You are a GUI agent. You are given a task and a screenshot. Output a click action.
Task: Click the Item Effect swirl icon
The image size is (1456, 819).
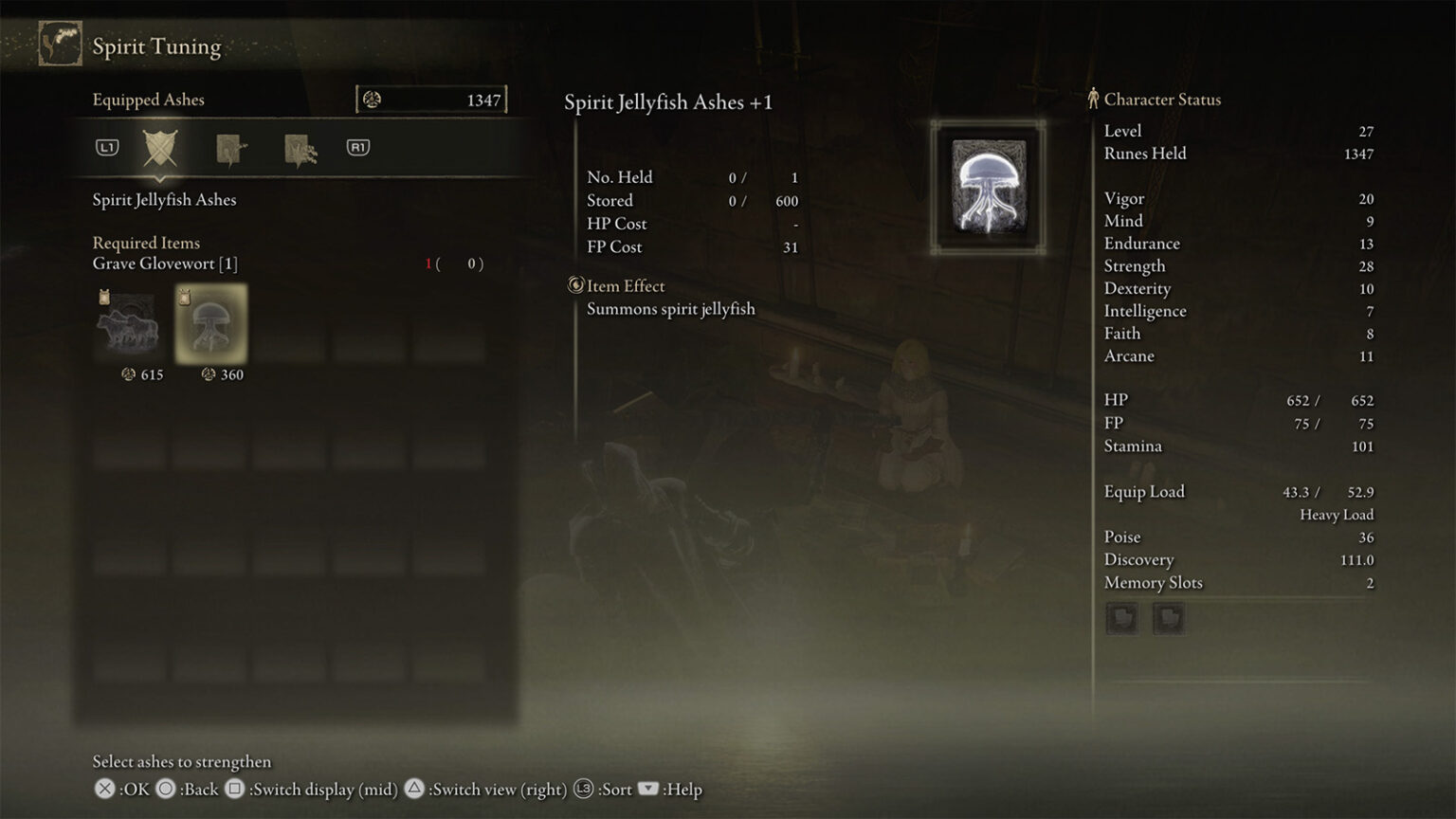[x=574, y=285]
